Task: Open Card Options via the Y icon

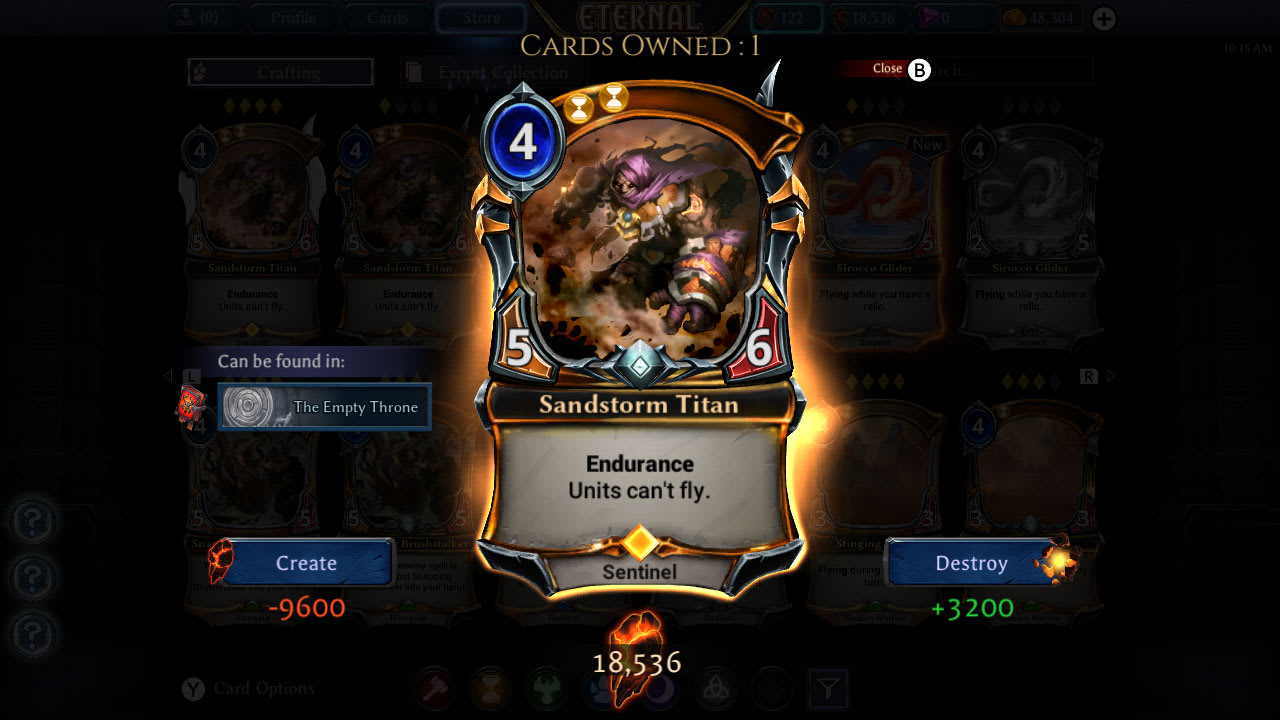Action: tap(192, 689)
